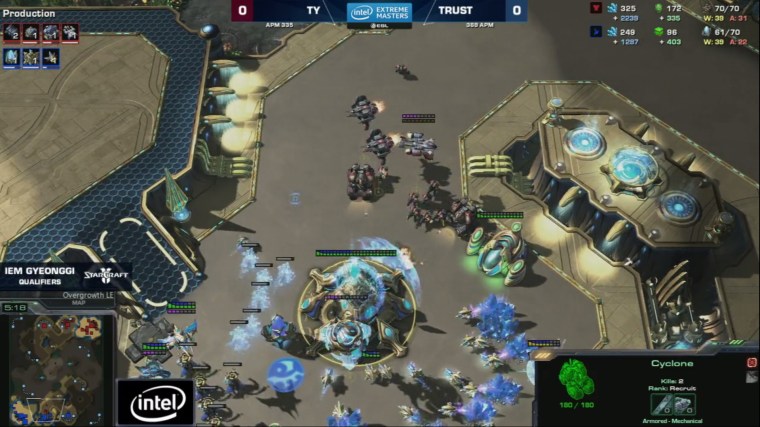Image resolution: width=760 pixels, height=427 pixels.
Task: Inspect the Cyclone vehicle armor upgrade icon
Action: click(x=685, y=404)
